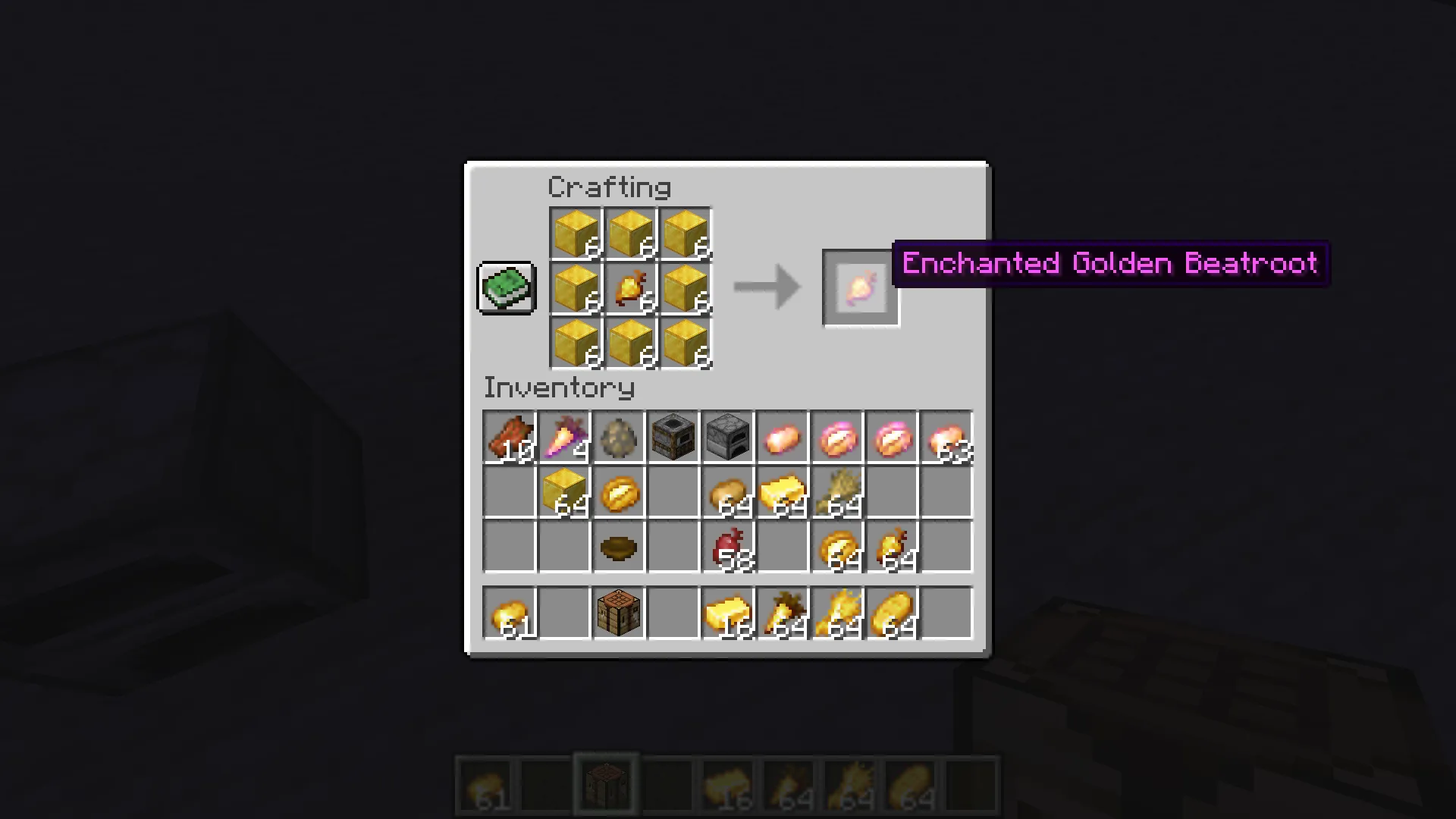Pick up the 16 gold ingots

click(x=727, y=613)
